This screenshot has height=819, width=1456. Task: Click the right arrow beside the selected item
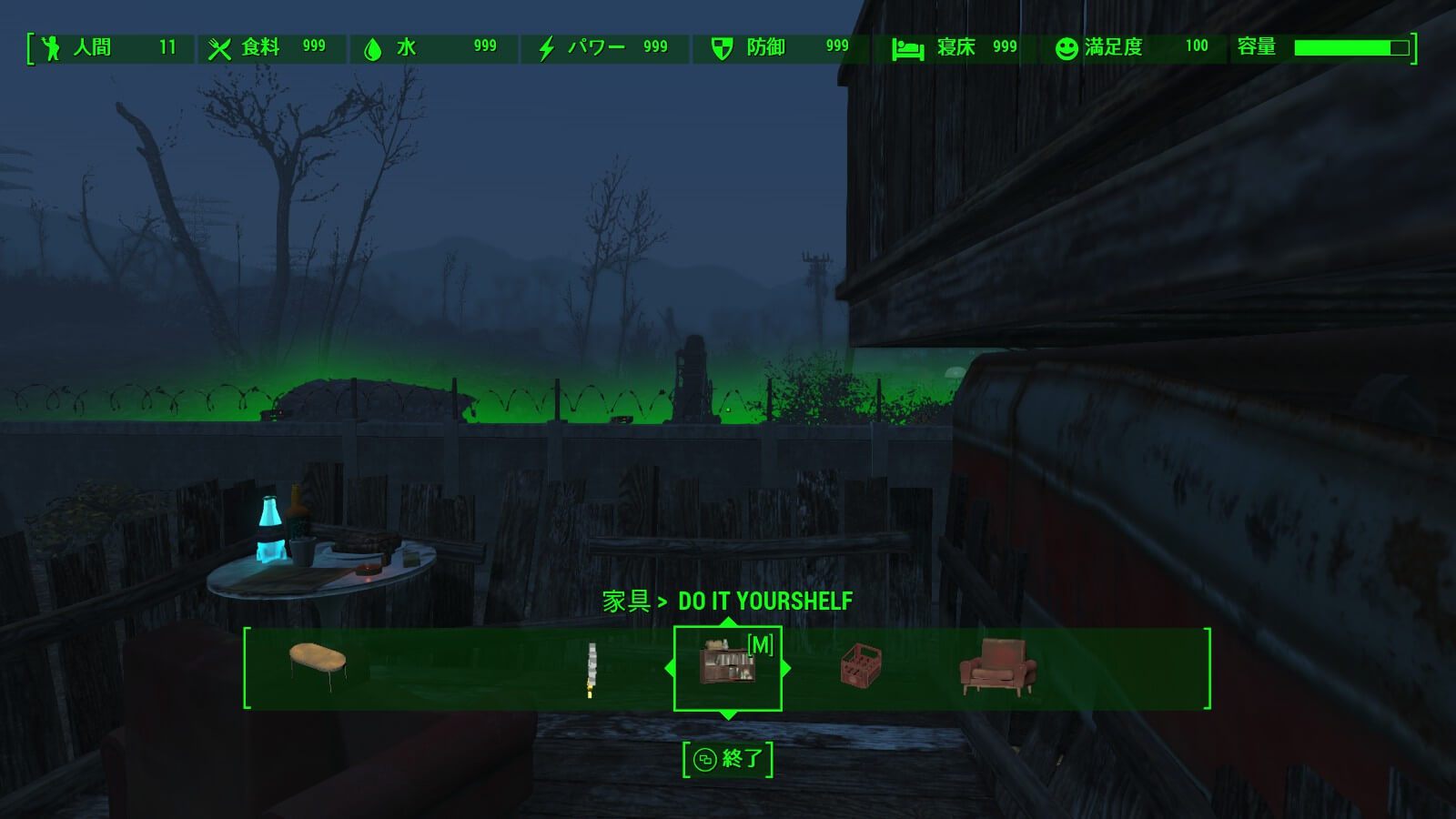[784, 667]
